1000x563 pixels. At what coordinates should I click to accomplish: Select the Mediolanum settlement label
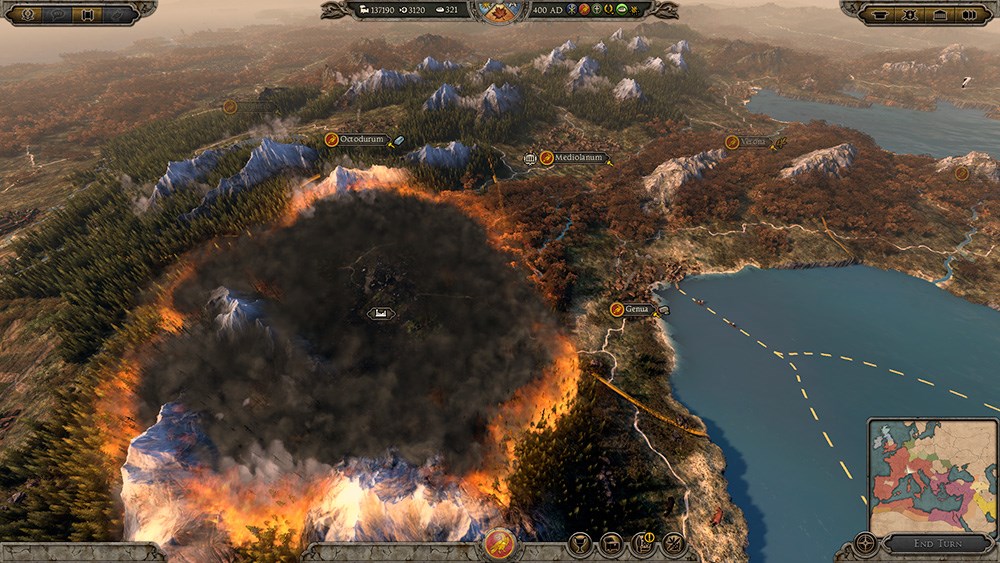tap(573, 158)
